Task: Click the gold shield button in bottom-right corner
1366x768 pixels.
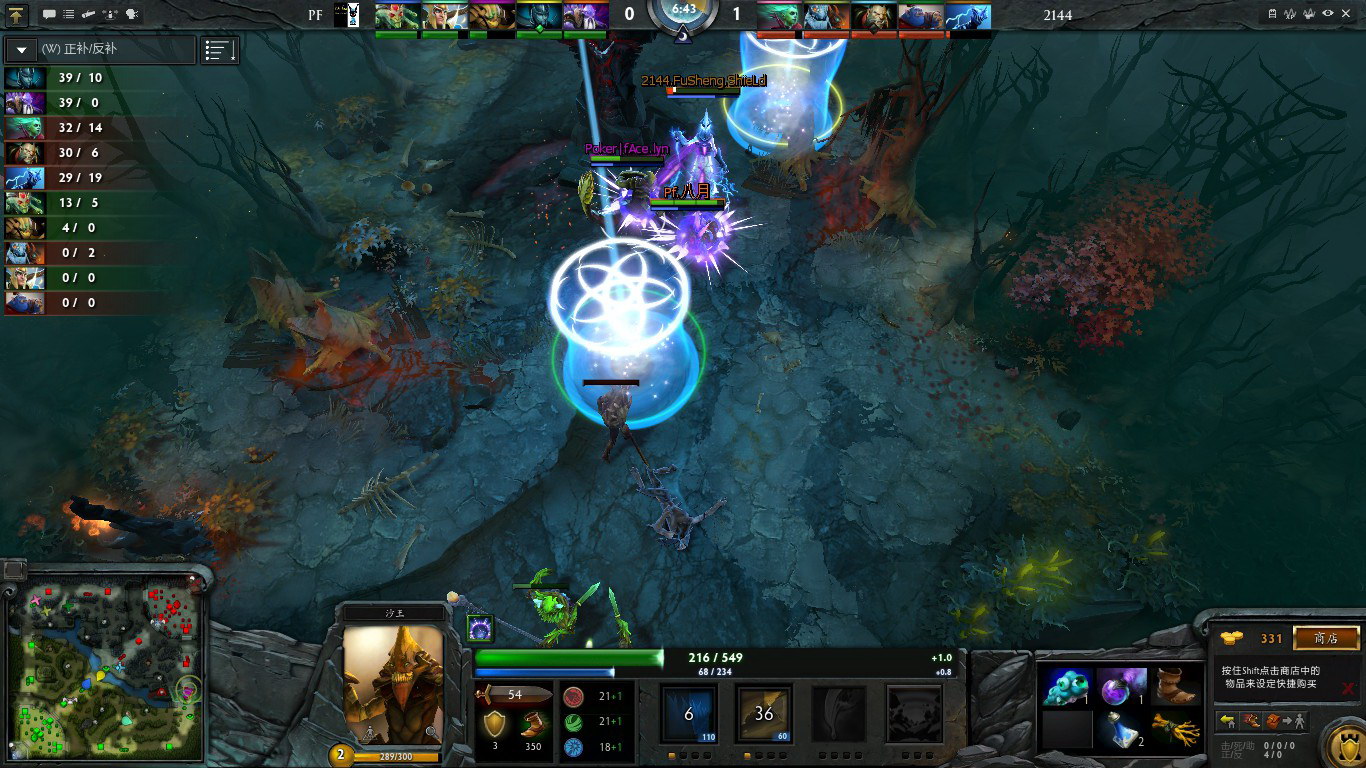Action: tap(1343, 745)
